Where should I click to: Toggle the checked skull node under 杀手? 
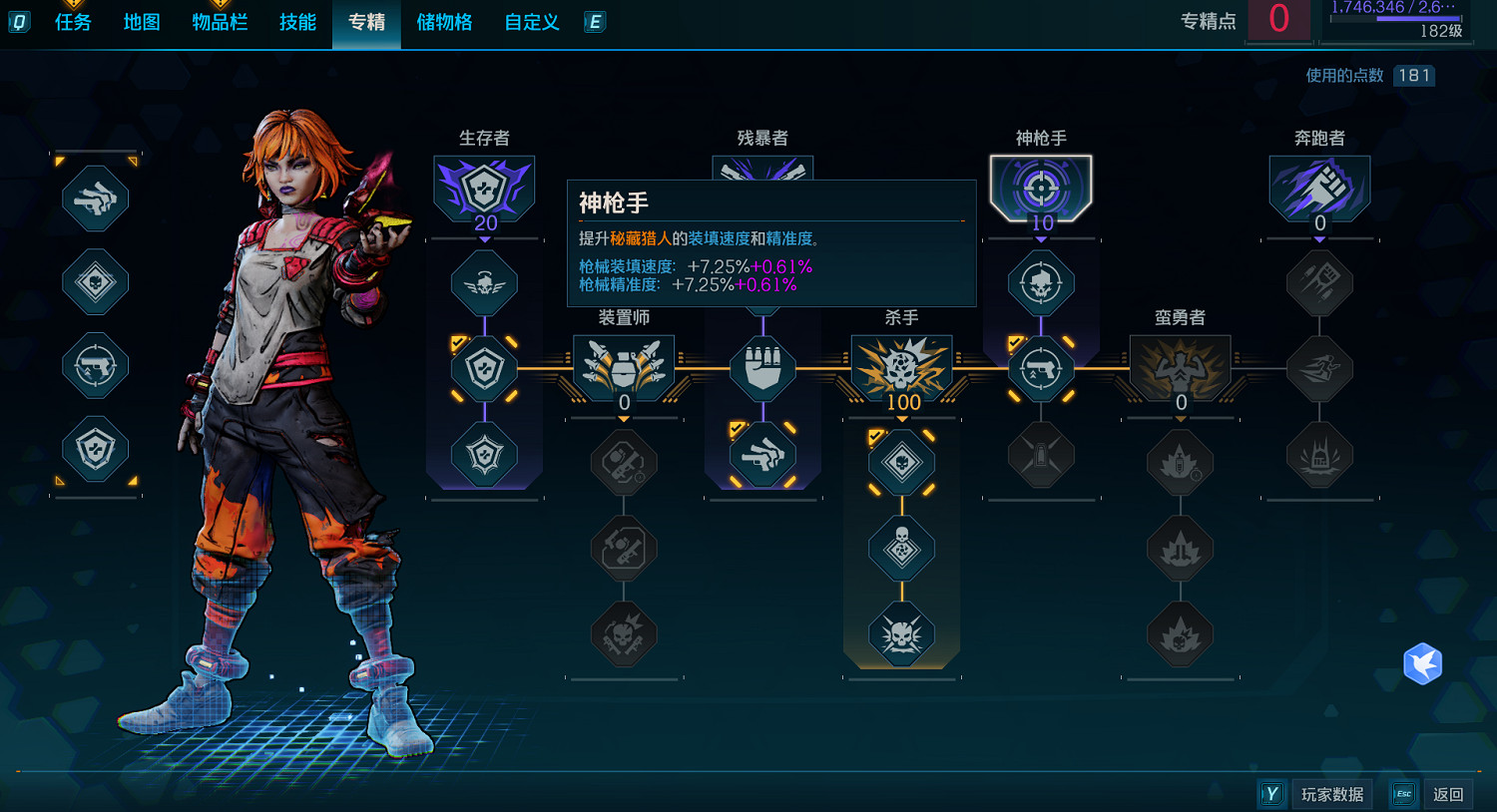coord(901,461)
